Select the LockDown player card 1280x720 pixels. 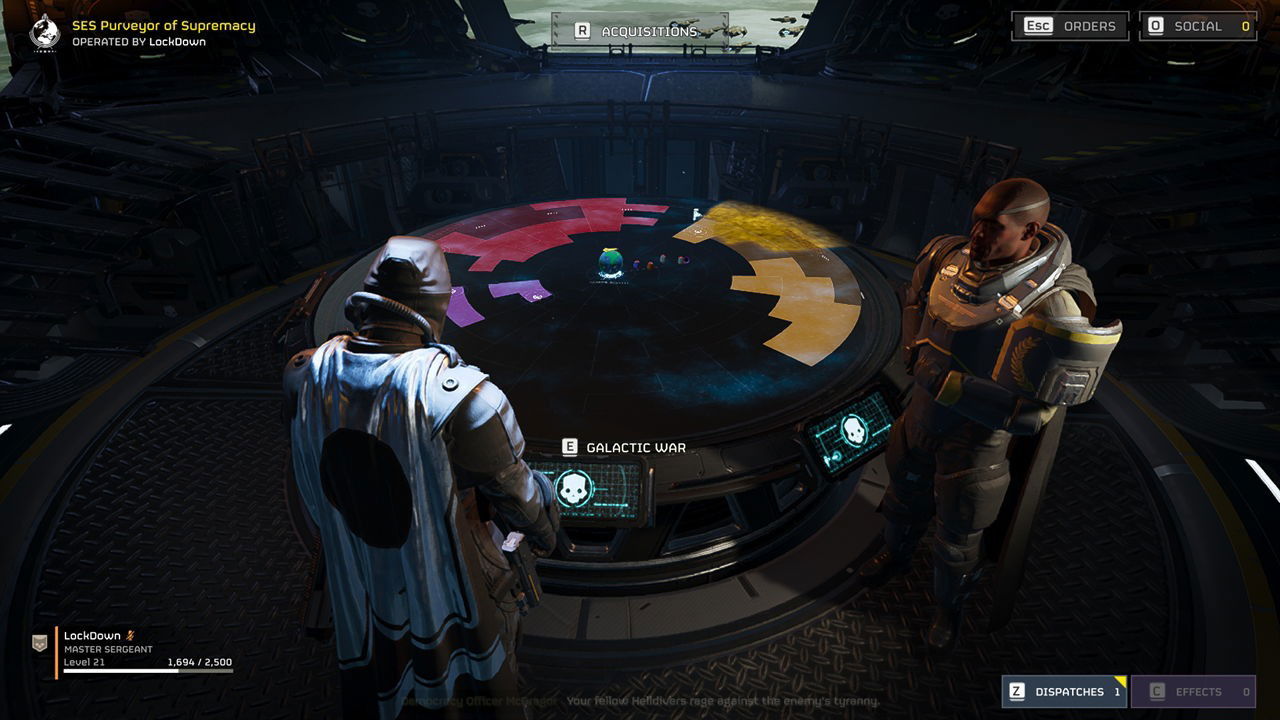coord(135,650)
